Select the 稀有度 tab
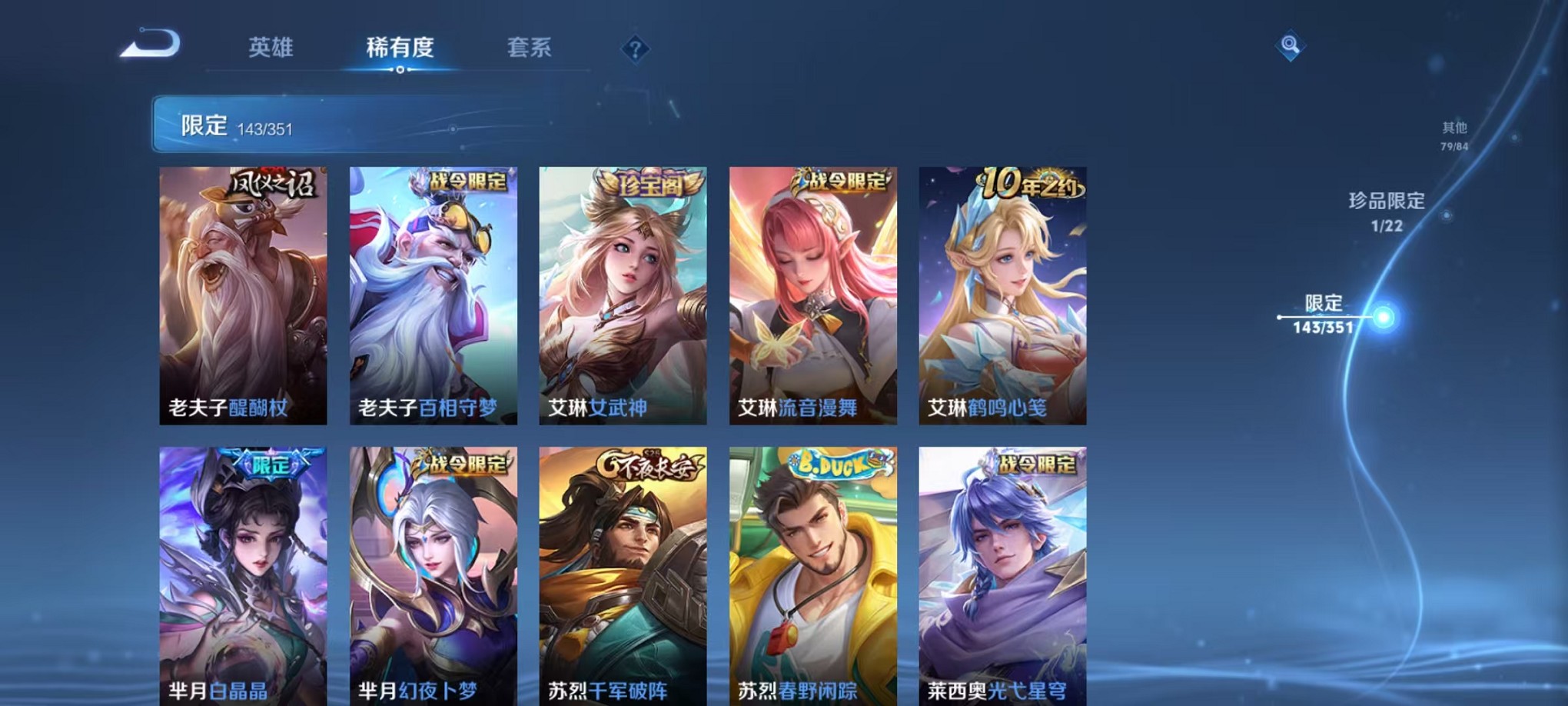The width and height of the screenshot is (1568, 706). click(399, 48)
